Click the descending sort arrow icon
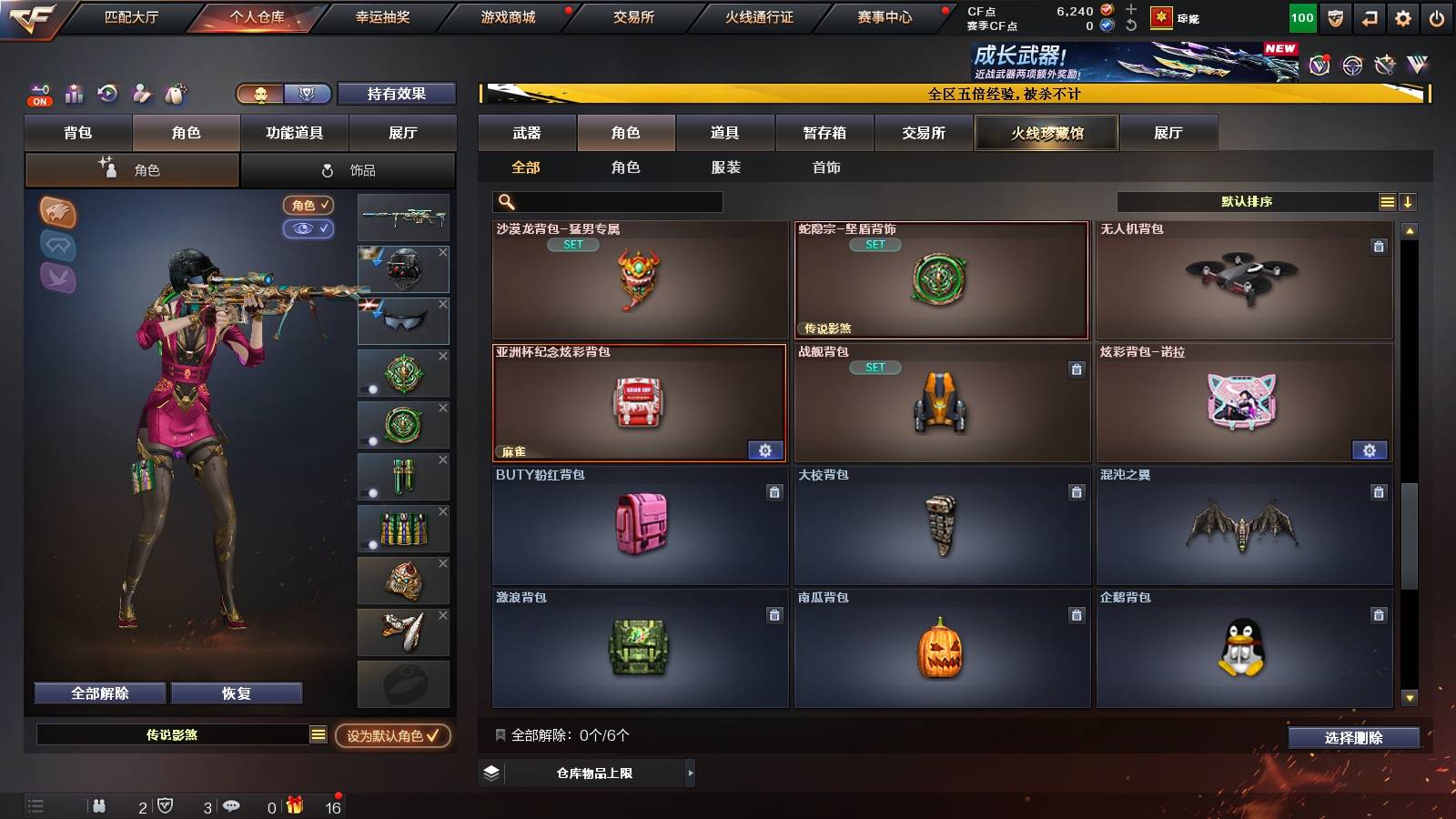The image size is (1456, 819). pyautogui.click(x=1407, y=201)
